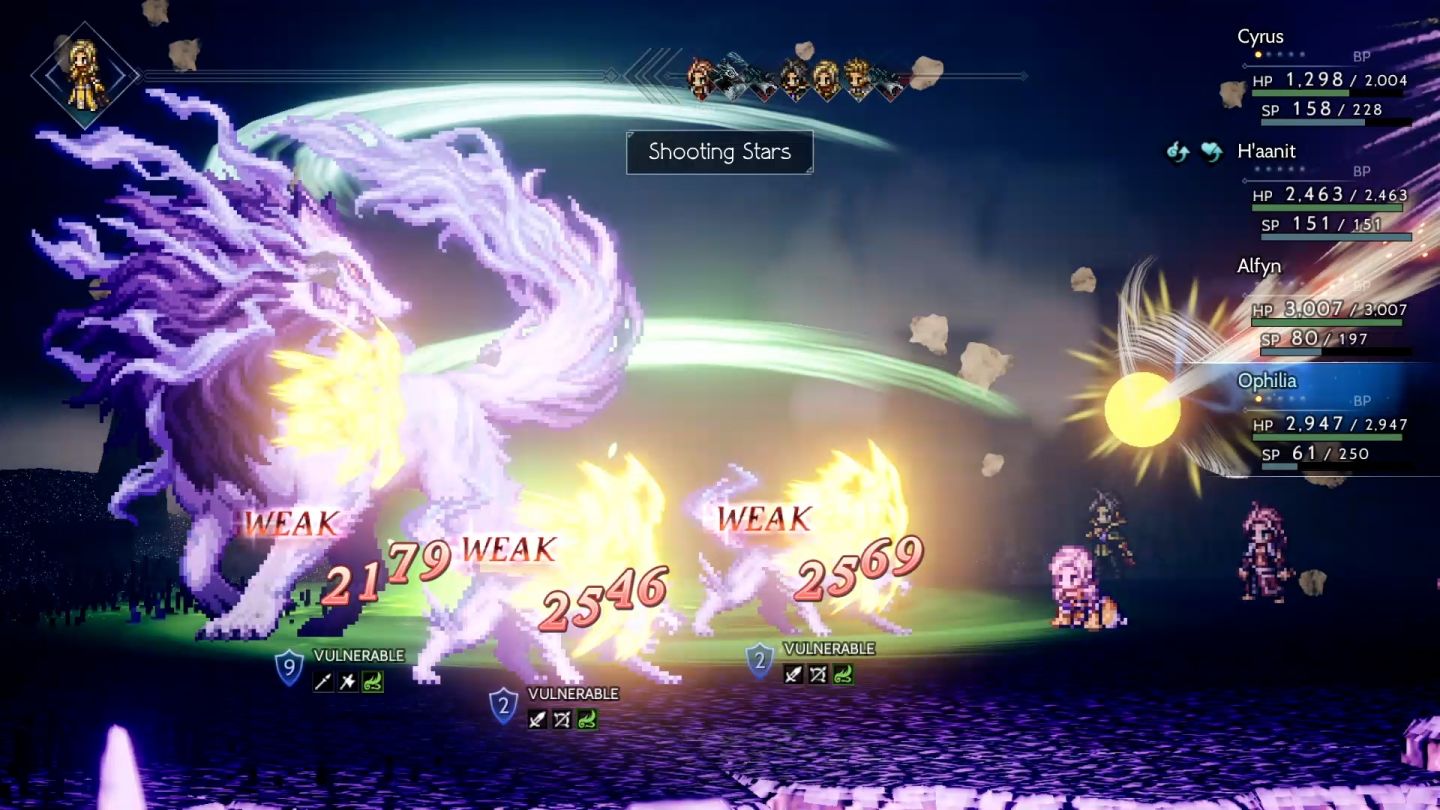The height and width of the screenshot is (810, 1440).
Task: Inspect the shield icon showing 9
Action: pos(289,667)
